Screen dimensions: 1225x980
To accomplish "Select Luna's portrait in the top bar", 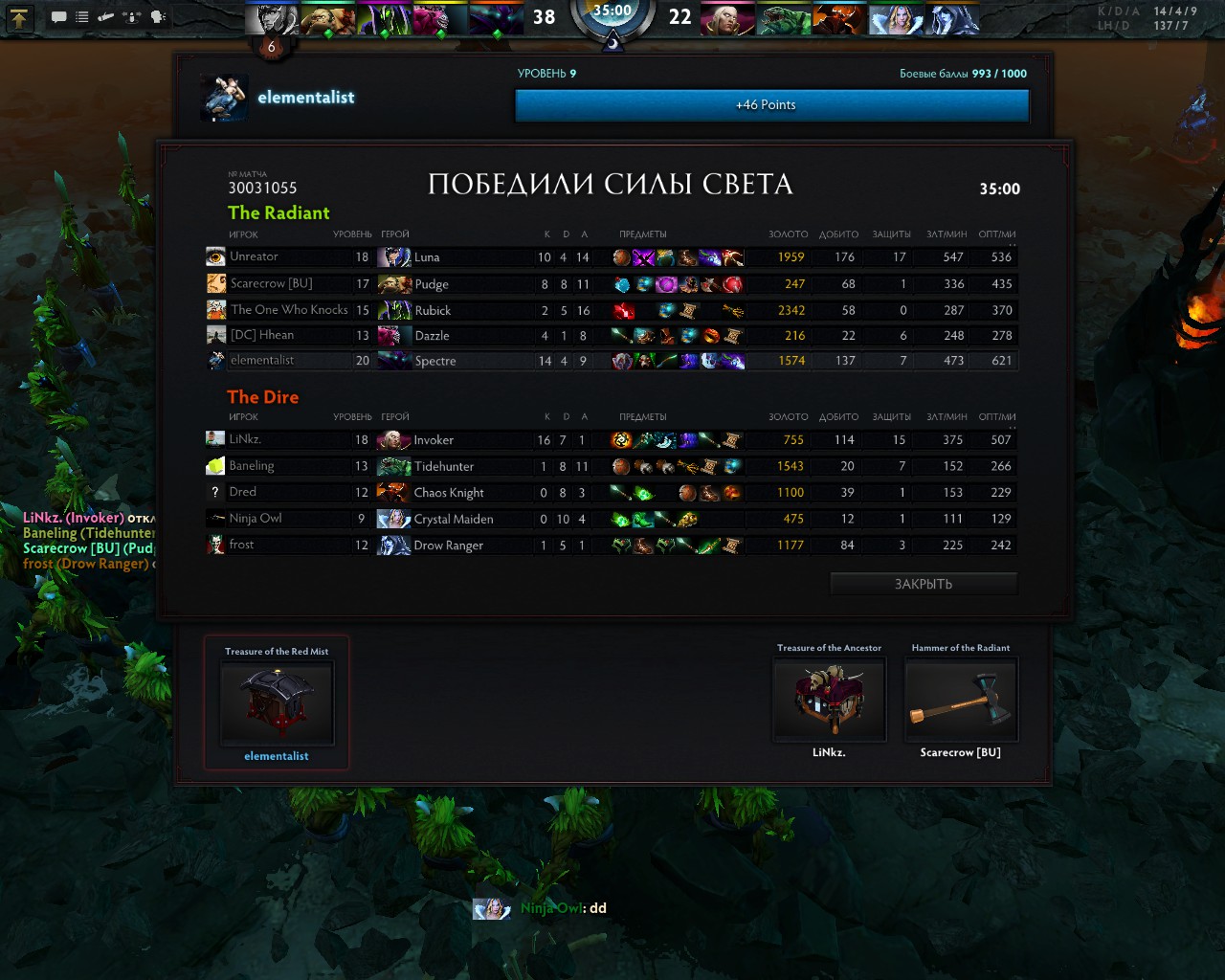I will pyautogui.click(x=273, y=19).
